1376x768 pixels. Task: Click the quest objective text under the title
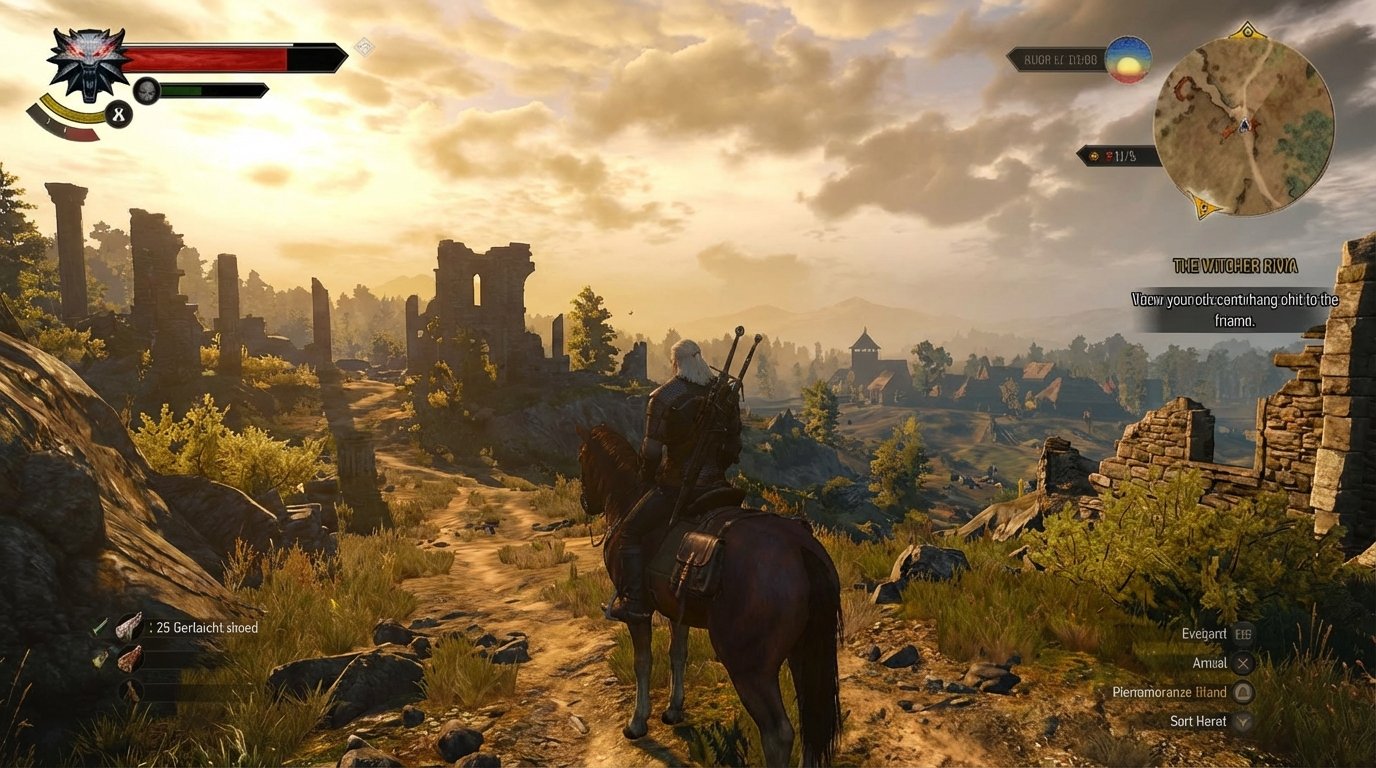point(1234,306)
